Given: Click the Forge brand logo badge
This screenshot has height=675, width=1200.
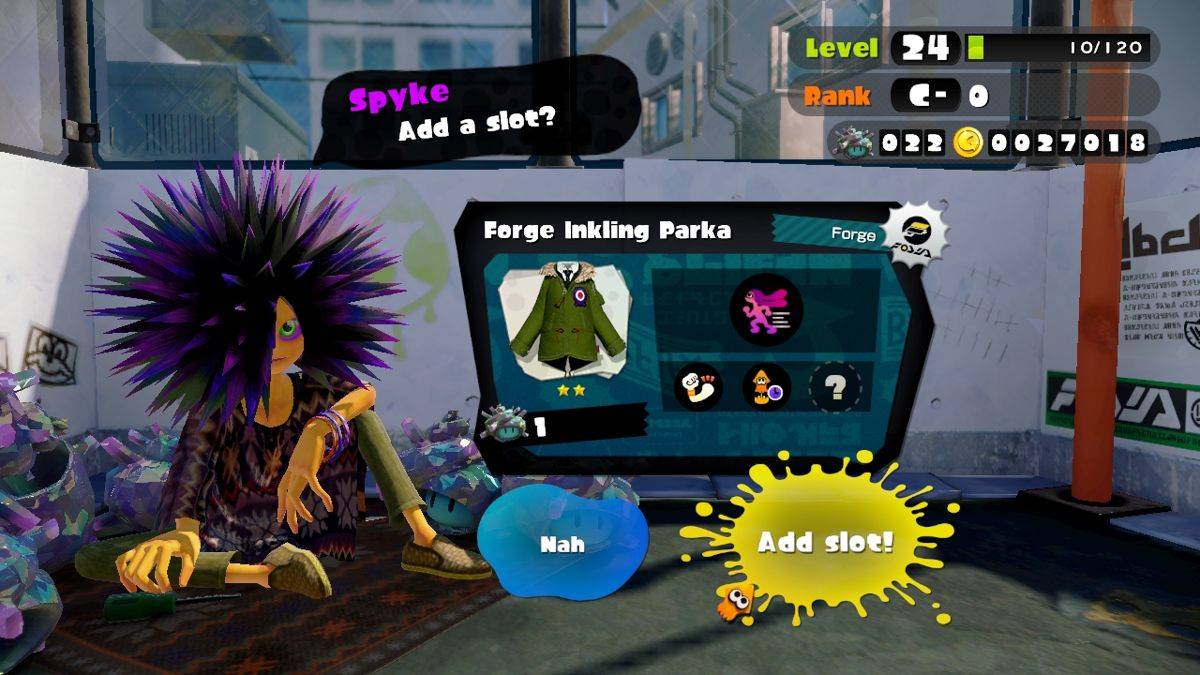Looking at the screenshot, I should [915, 236].
